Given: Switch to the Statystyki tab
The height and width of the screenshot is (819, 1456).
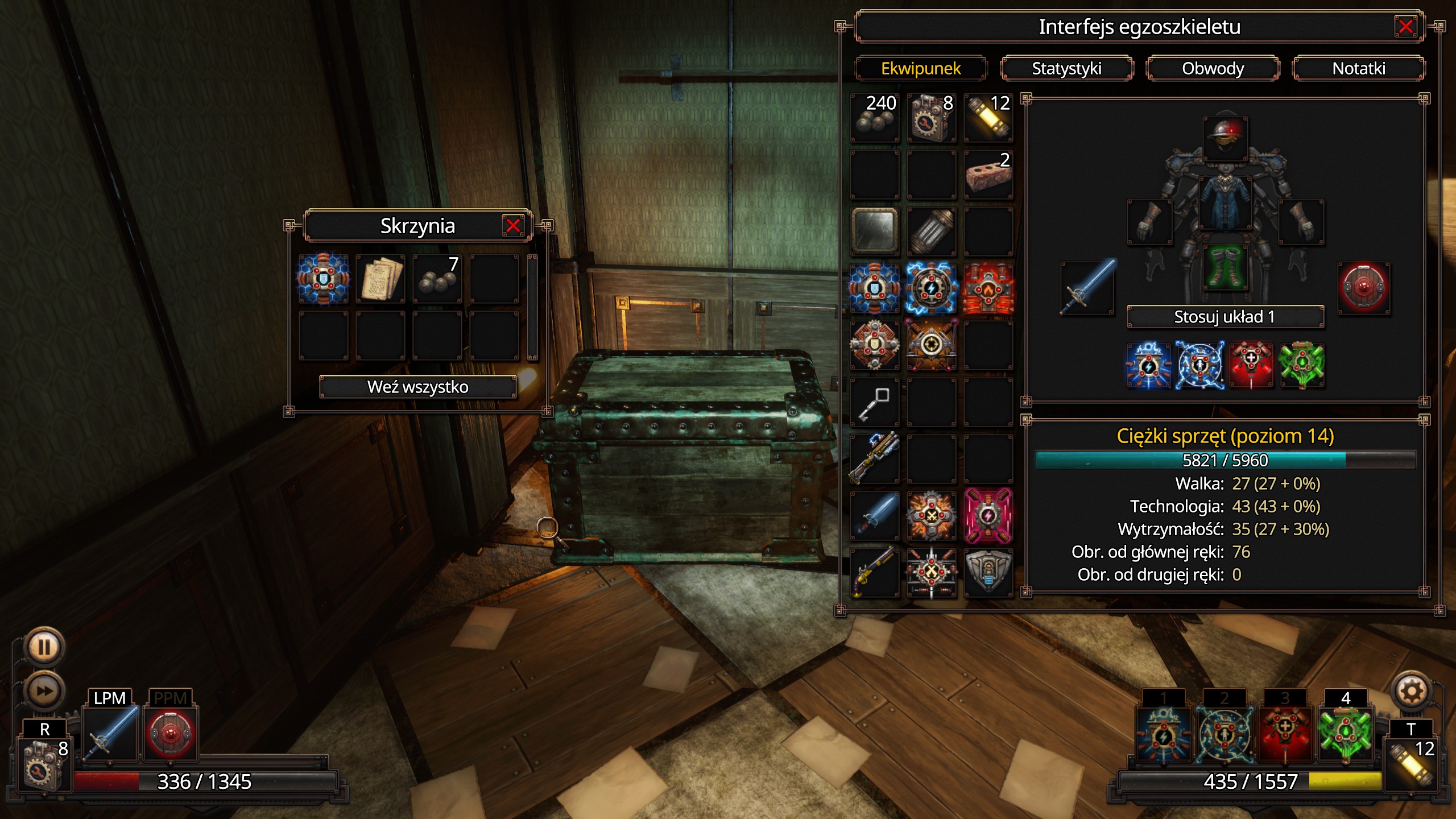Looking at the screenshot, I should (x=1066, y=68).
